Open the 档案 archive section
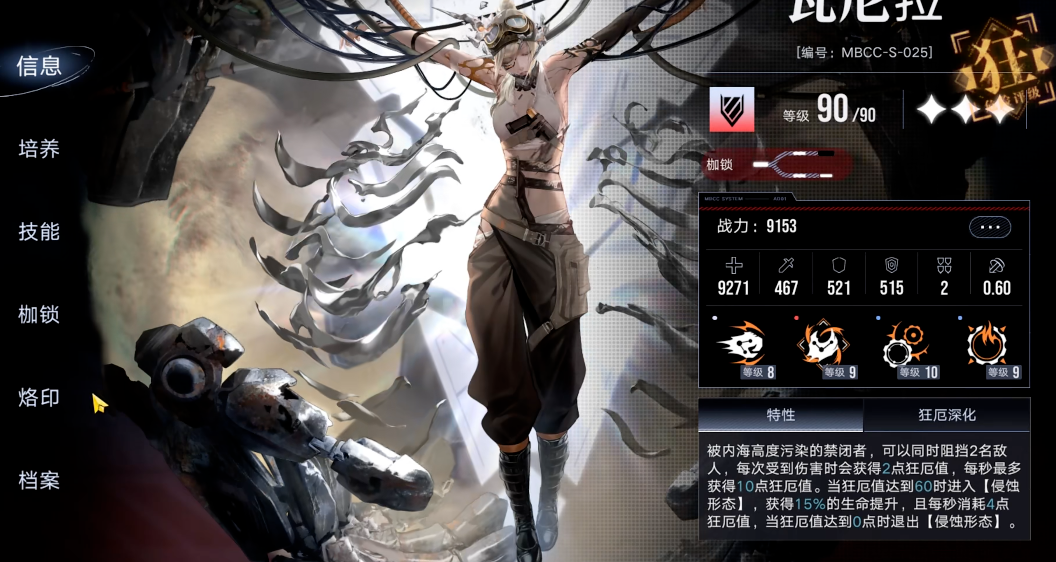This screenshot has width=1056, height=562. (40, 481)
